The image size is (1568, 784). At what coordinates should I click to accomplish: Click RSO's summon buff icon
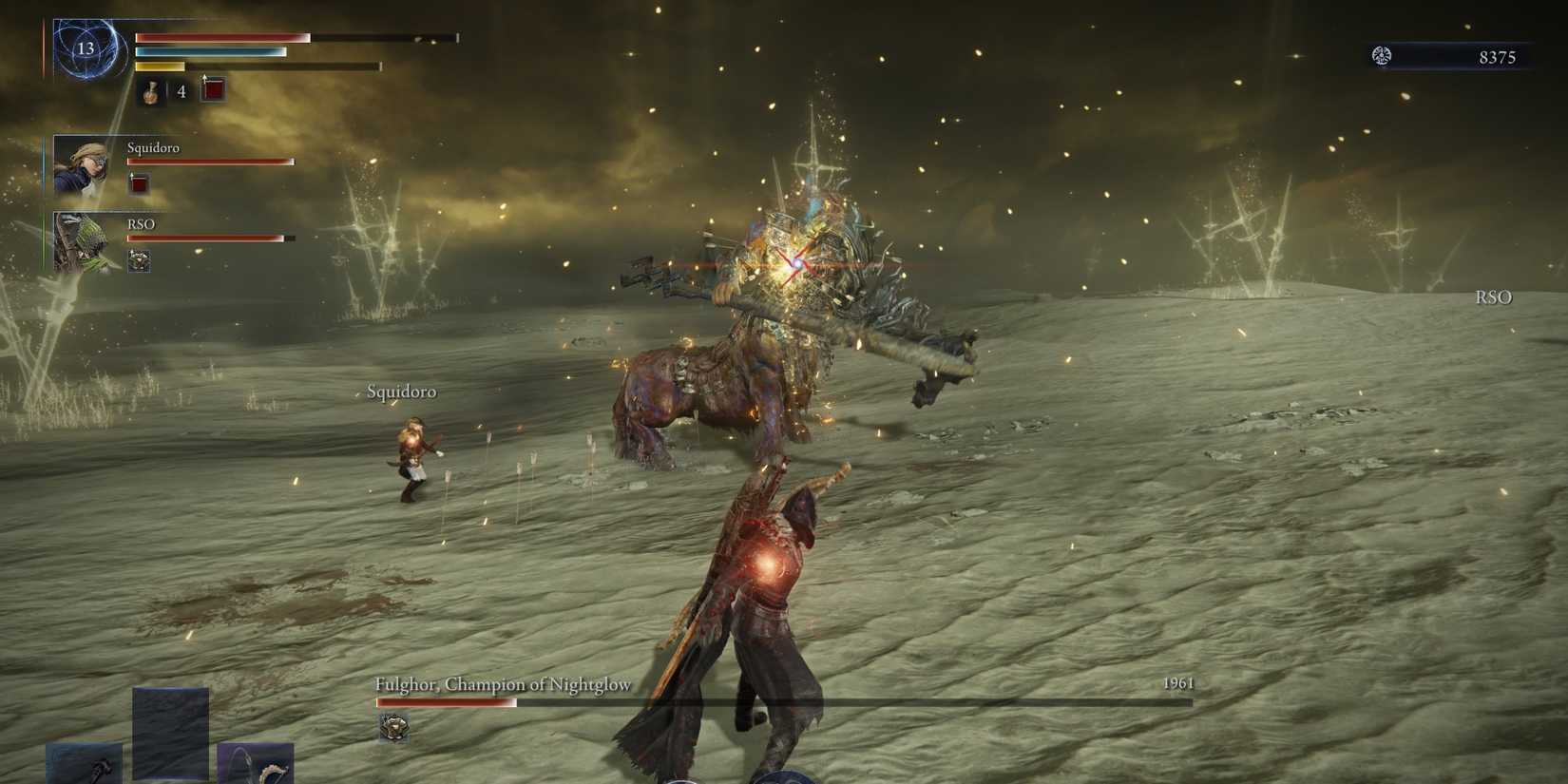[141, 260]
